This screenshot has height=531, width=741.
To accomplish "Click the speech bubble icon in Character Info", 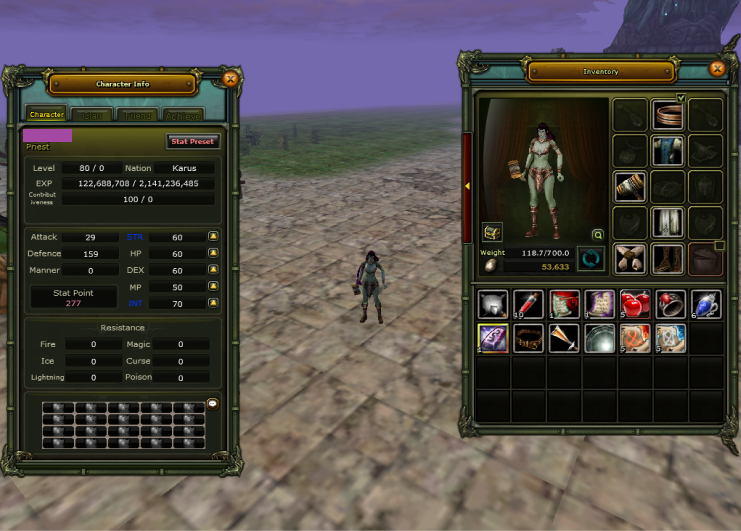I will pyautogui.click(x=212, y=404).
